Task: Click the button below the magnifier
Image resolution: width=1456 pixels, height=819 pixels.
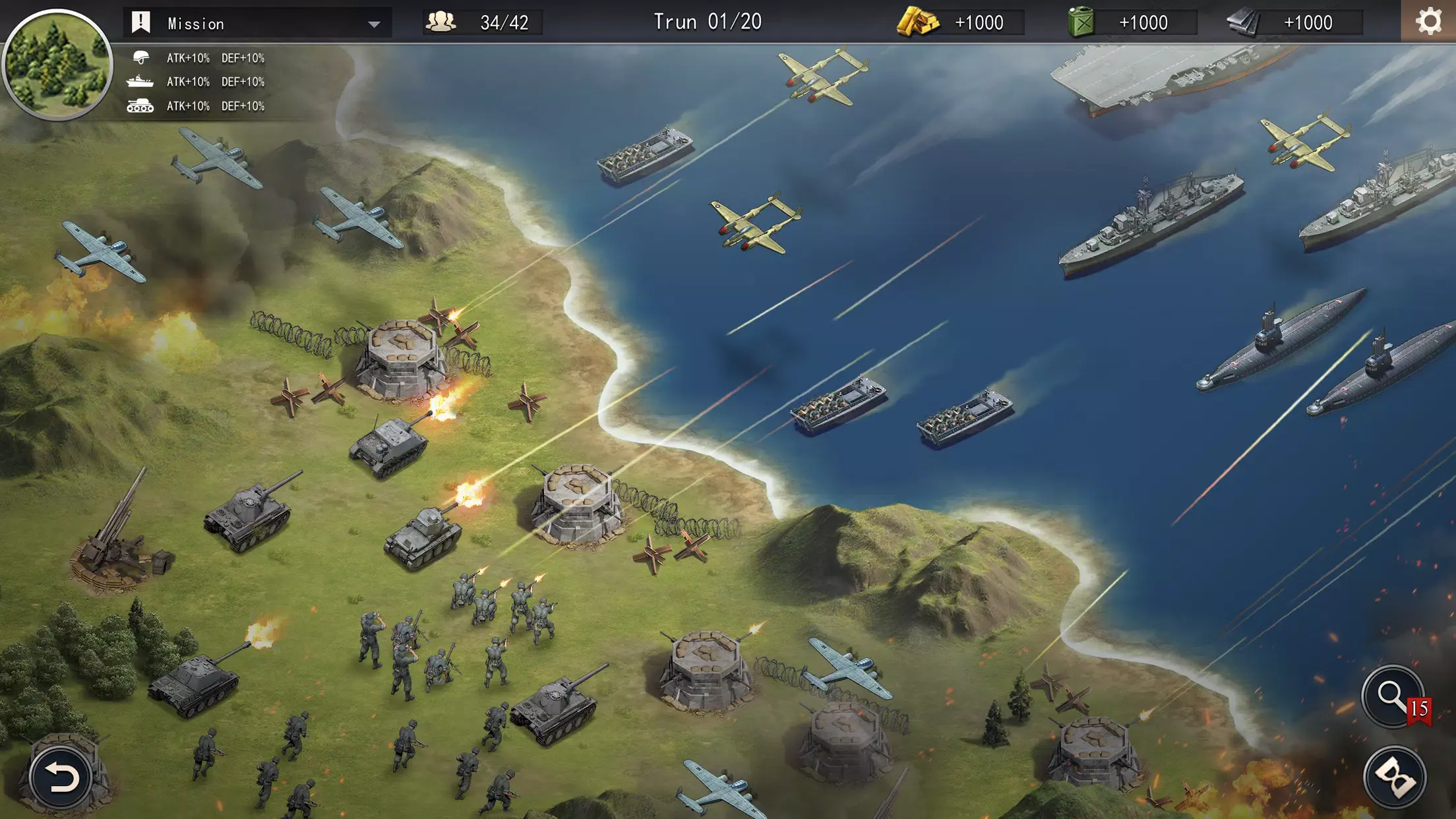Action: tap(1394, 777)
